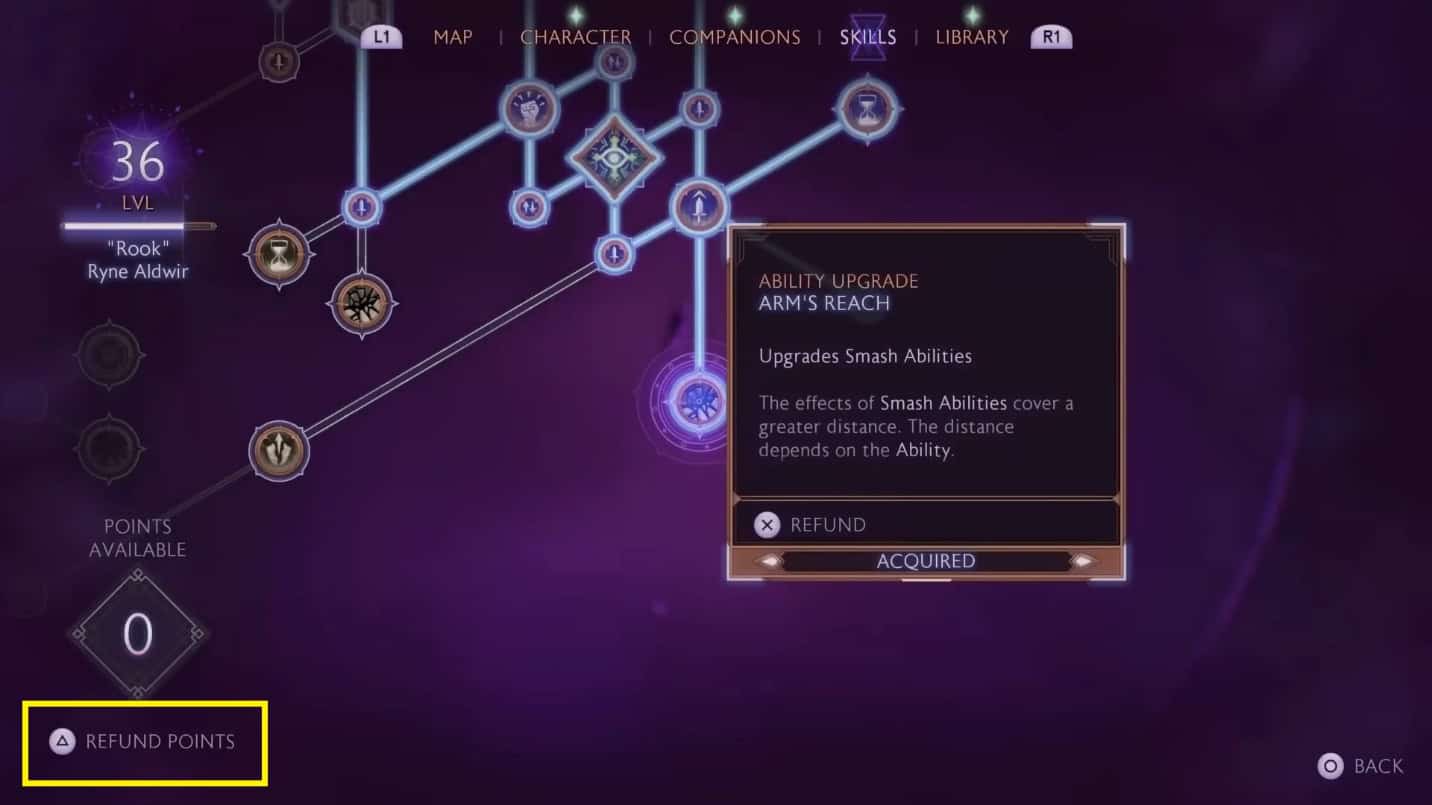Open the Library tab
Screen dimensions: 1432x805
coord(971,38)
